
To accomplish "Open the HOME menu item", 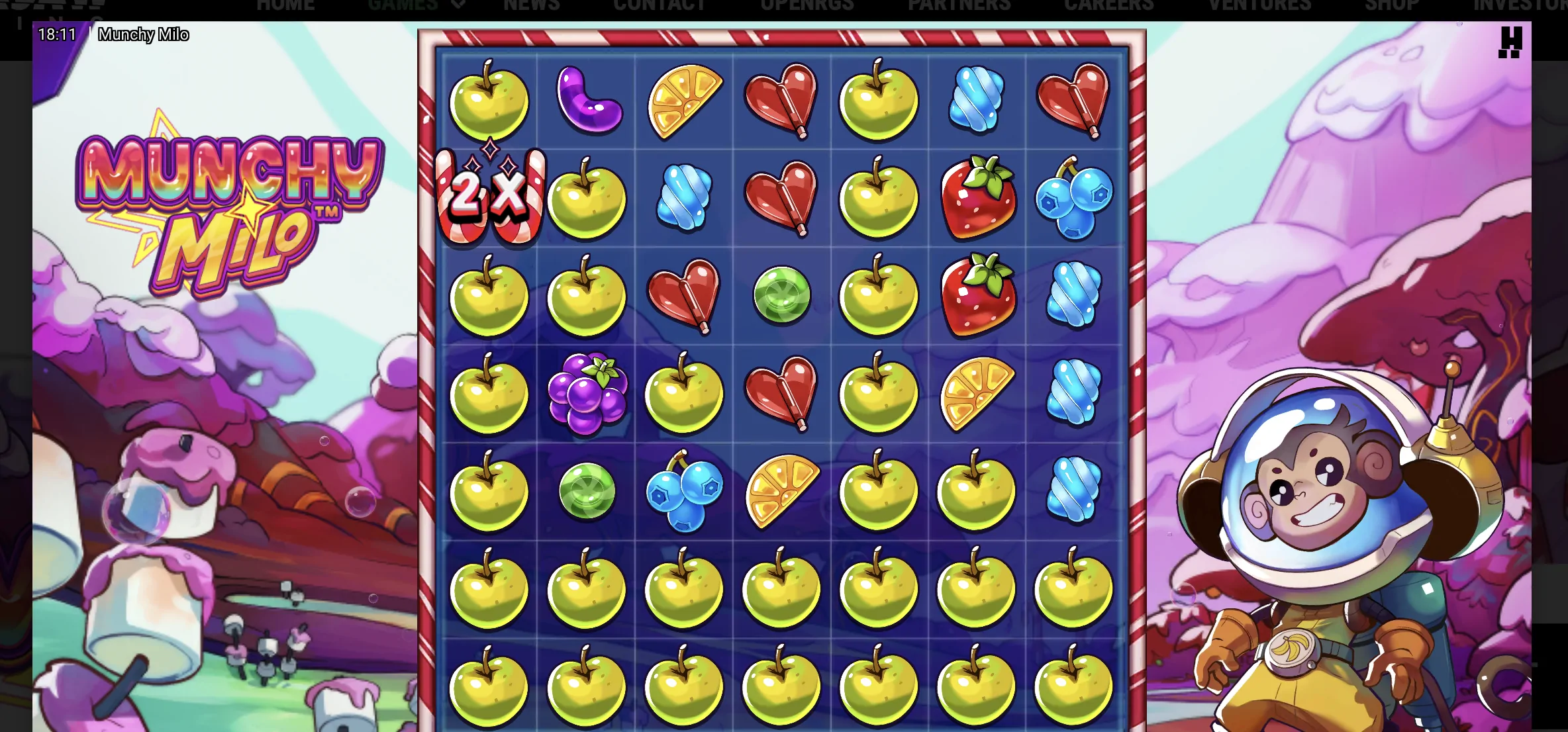I will pos(285,5).
